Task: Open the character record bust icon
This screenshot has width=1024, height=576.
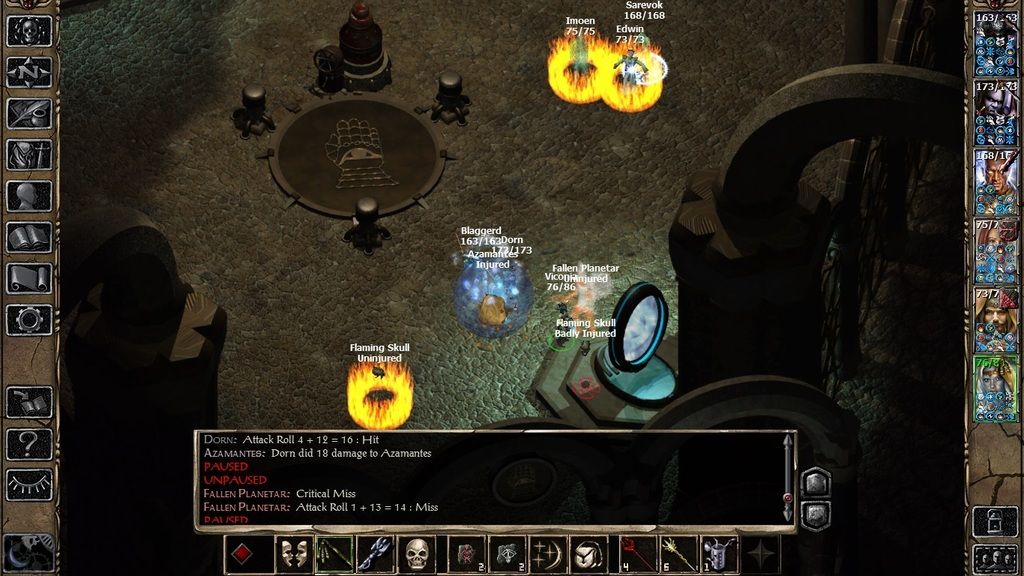Action: 29,196
